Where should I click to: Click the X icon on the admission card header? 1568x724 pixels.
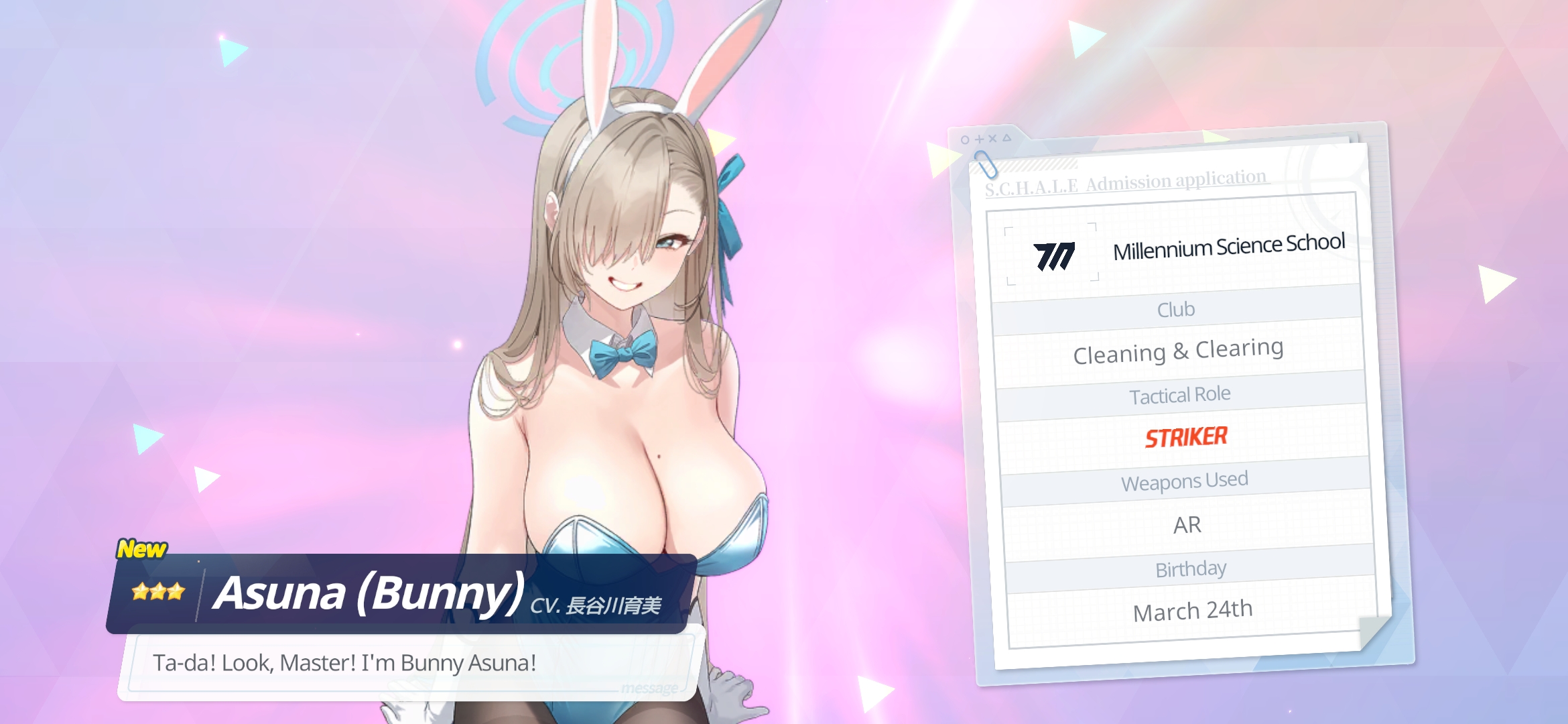(993, 138)
